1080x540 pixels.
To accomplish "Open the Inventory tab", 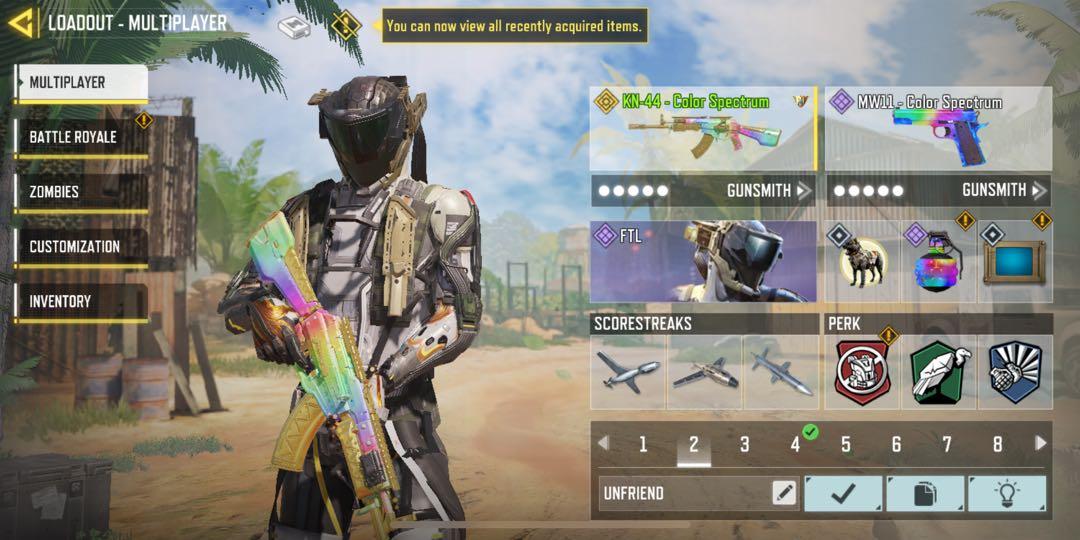I will pos(82,301).
